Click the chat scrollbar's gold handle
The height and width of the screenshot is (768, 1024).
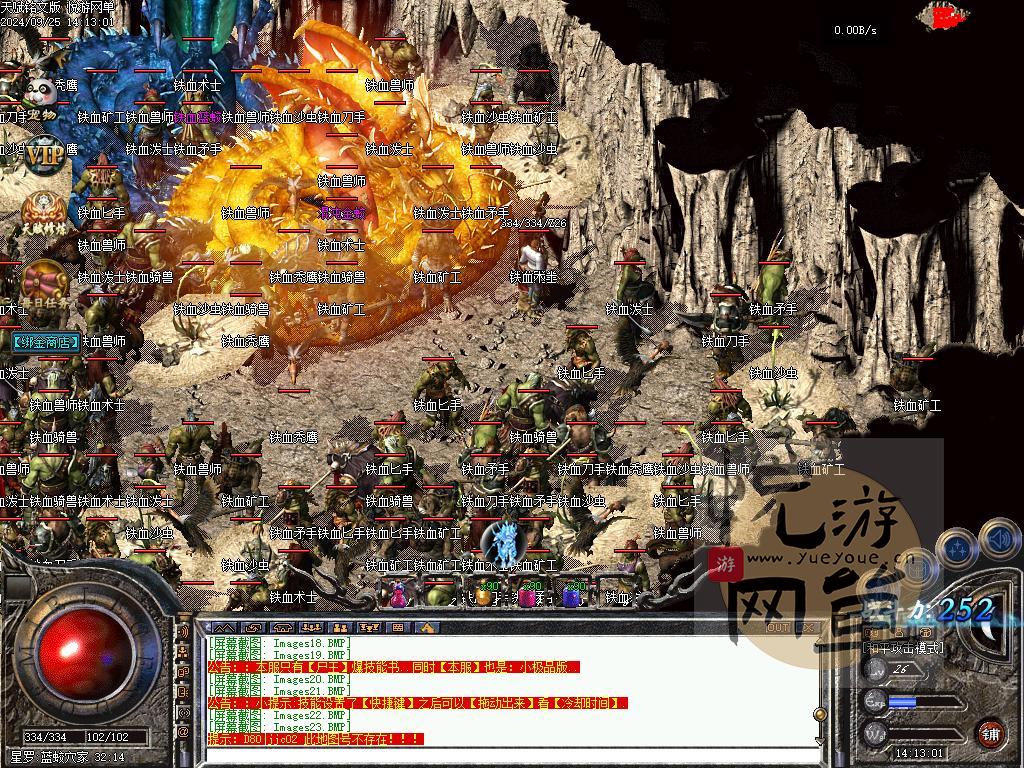[x=821, y=714]
